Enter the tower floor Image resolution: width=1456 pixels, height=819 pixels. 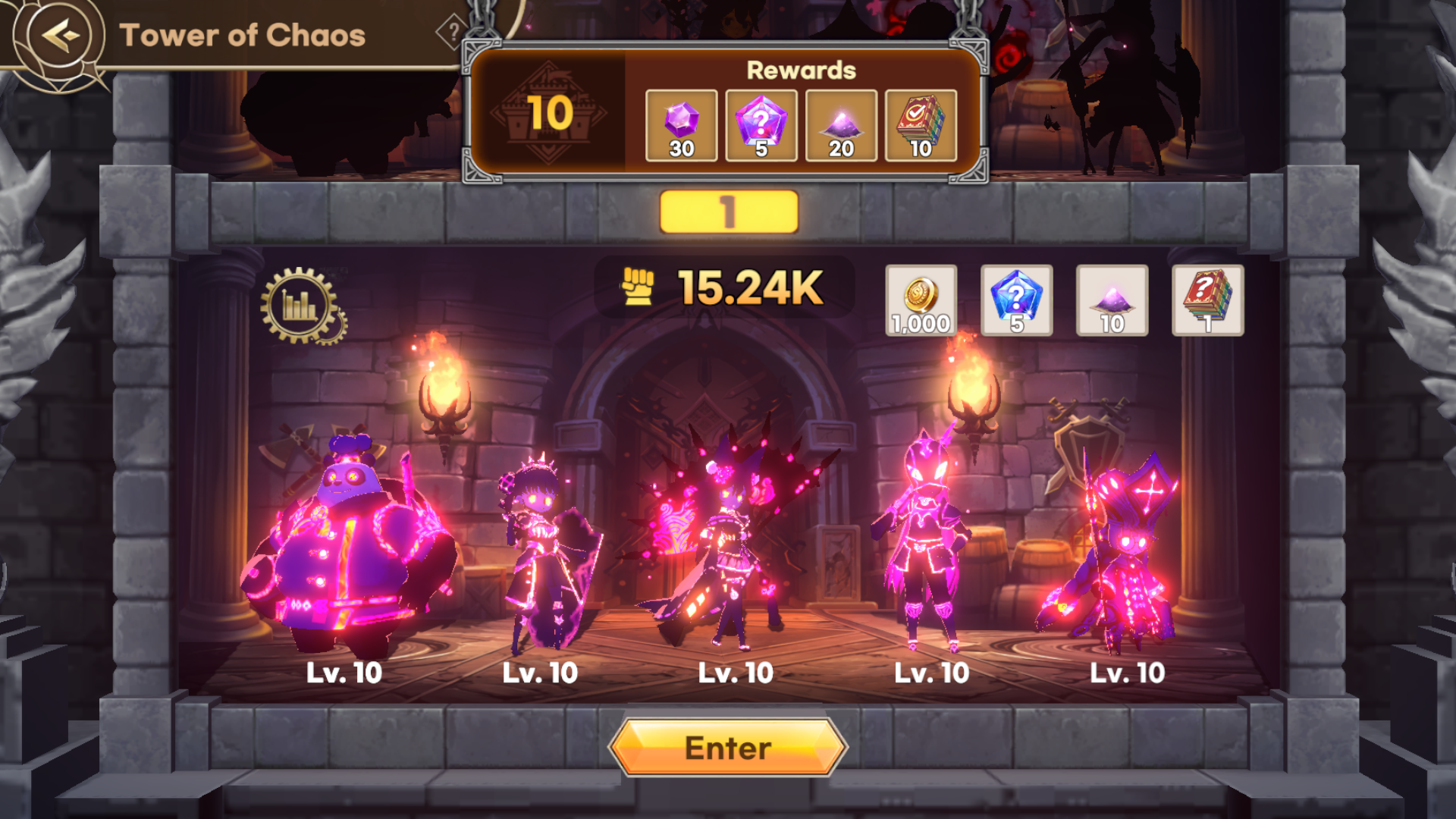728,748
